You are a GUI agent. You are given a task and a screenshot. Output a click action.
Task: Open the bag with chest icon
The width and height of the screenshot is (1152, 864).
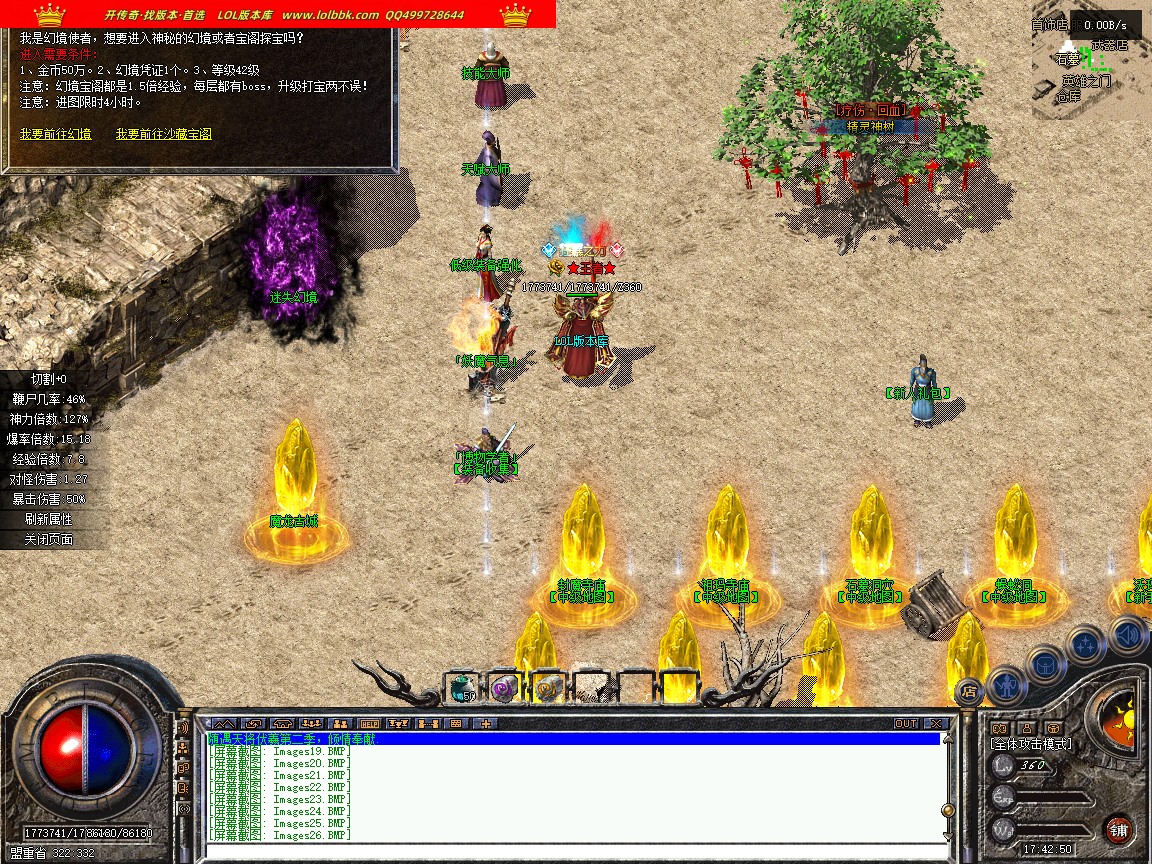(1046, 663)
